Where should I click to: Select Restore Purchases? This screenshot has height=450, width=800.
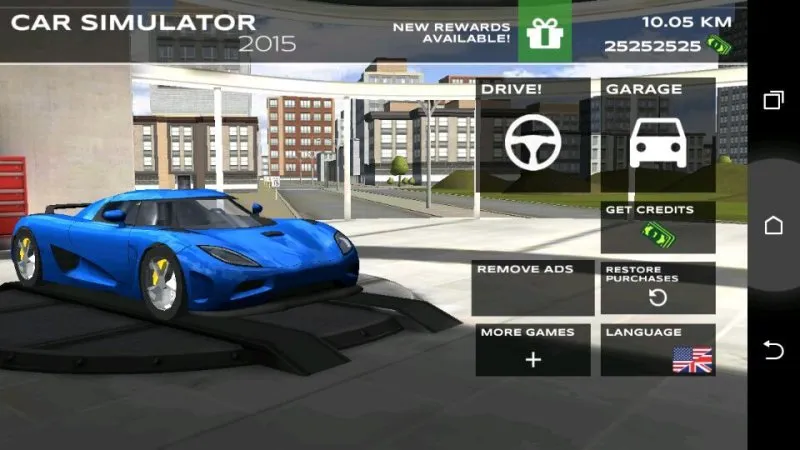(658, 288)
